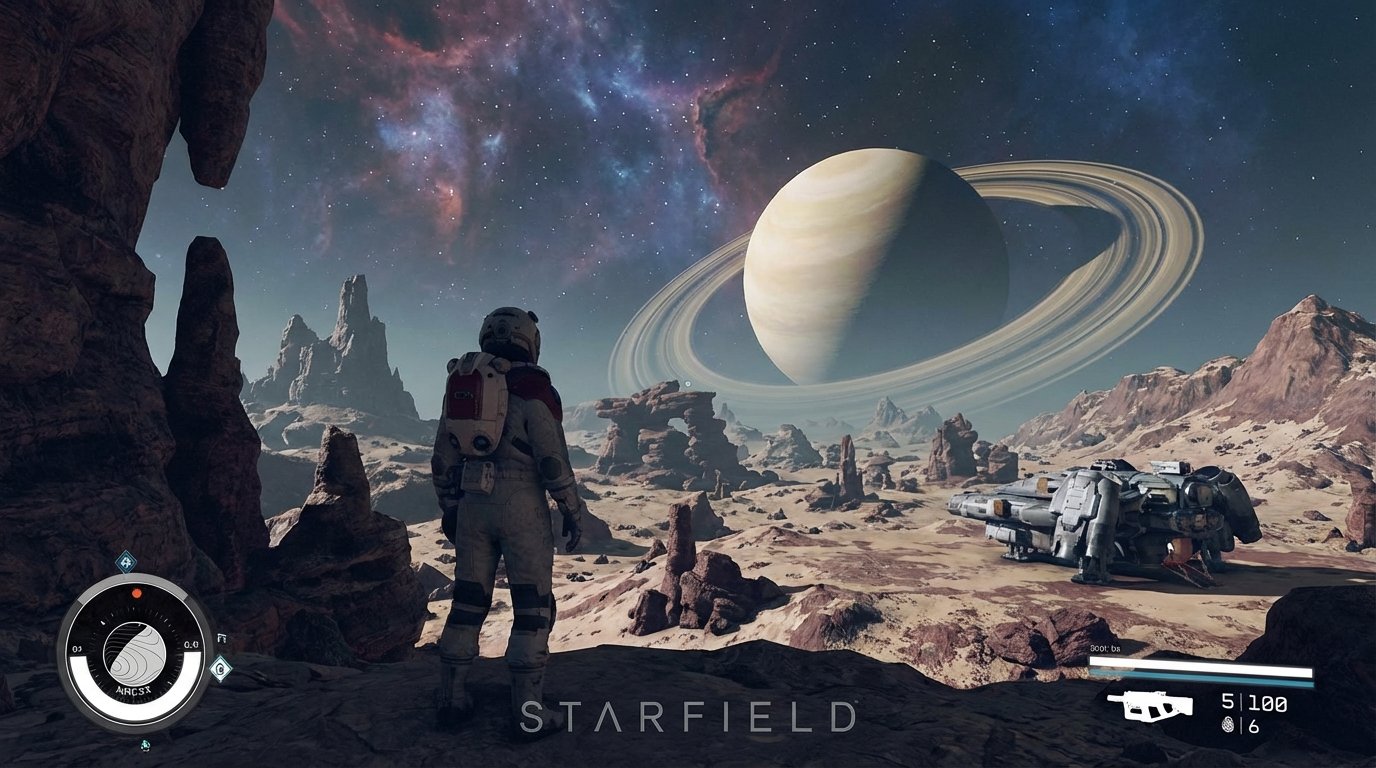
Task: Select the equipped rifle icon in the HUD
Action: [x=1151, y=706]
